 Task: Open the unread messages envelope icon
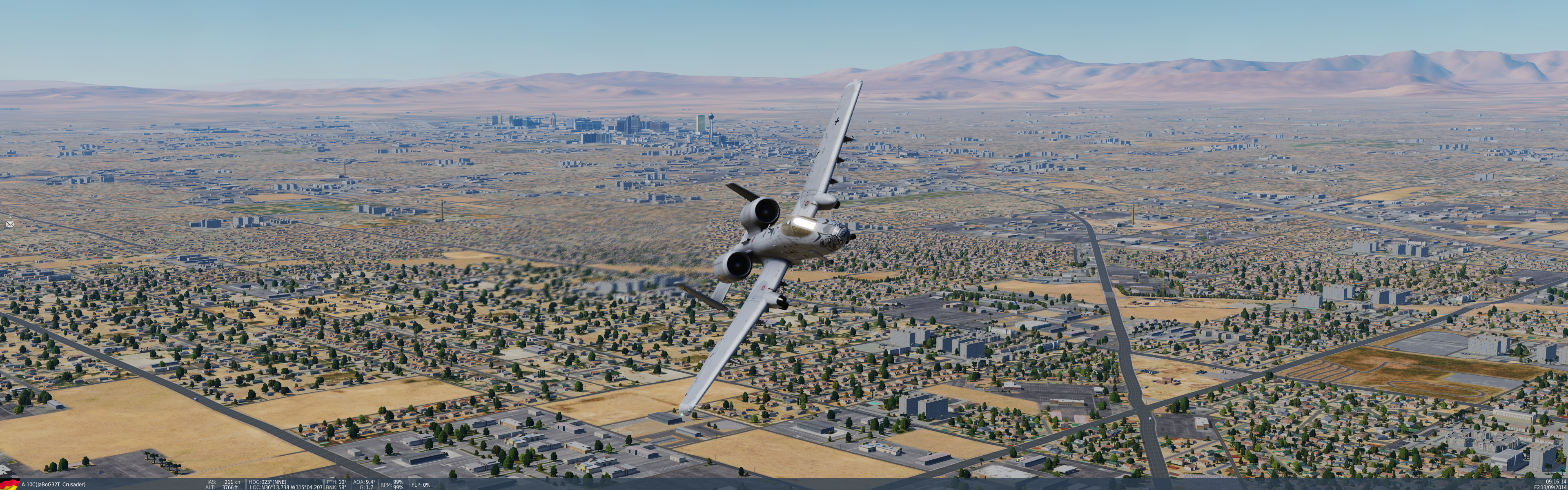(10, 225)
